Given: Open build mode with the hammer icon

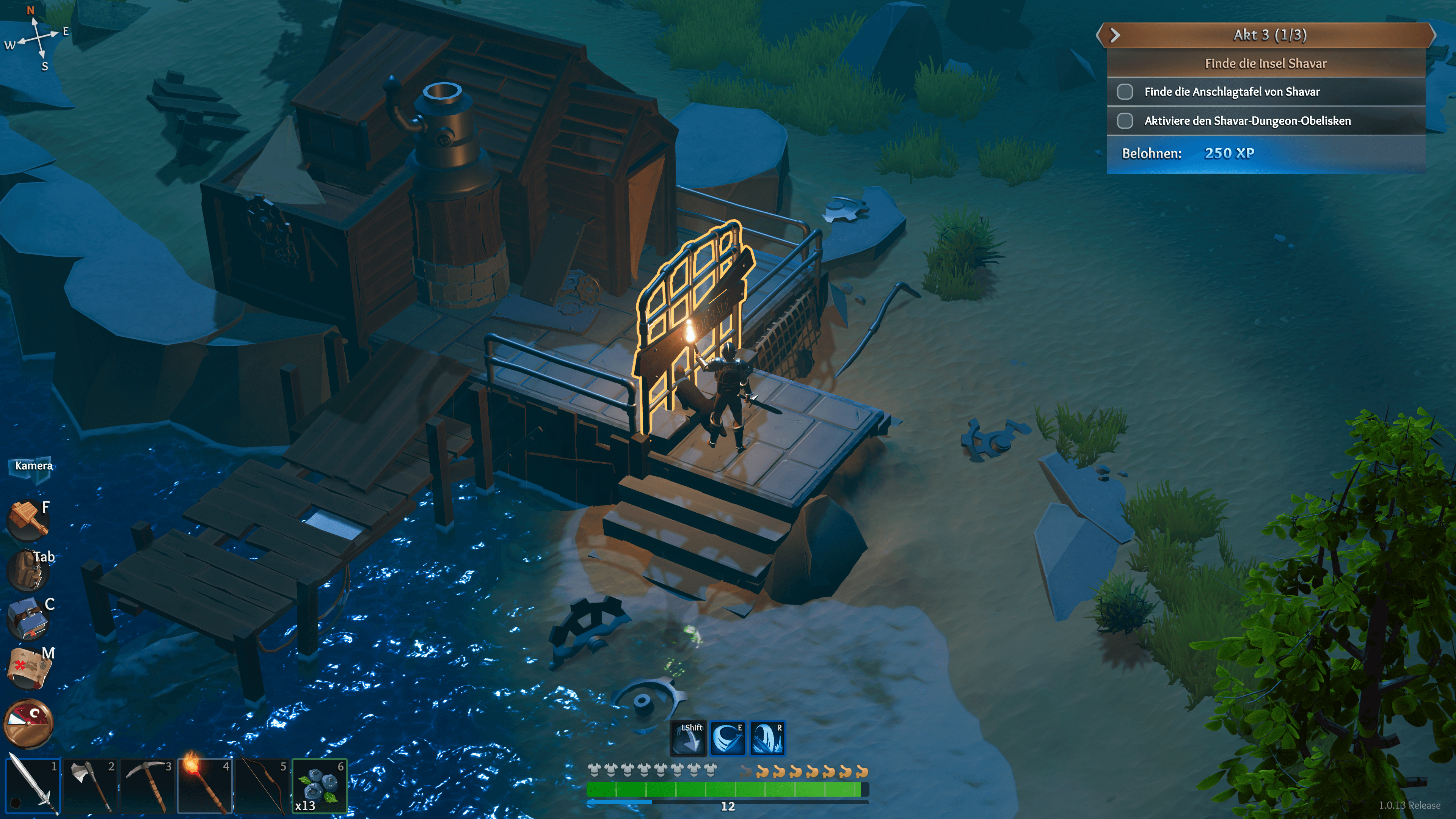Looking at the screenshot, I should click(27, 519).
